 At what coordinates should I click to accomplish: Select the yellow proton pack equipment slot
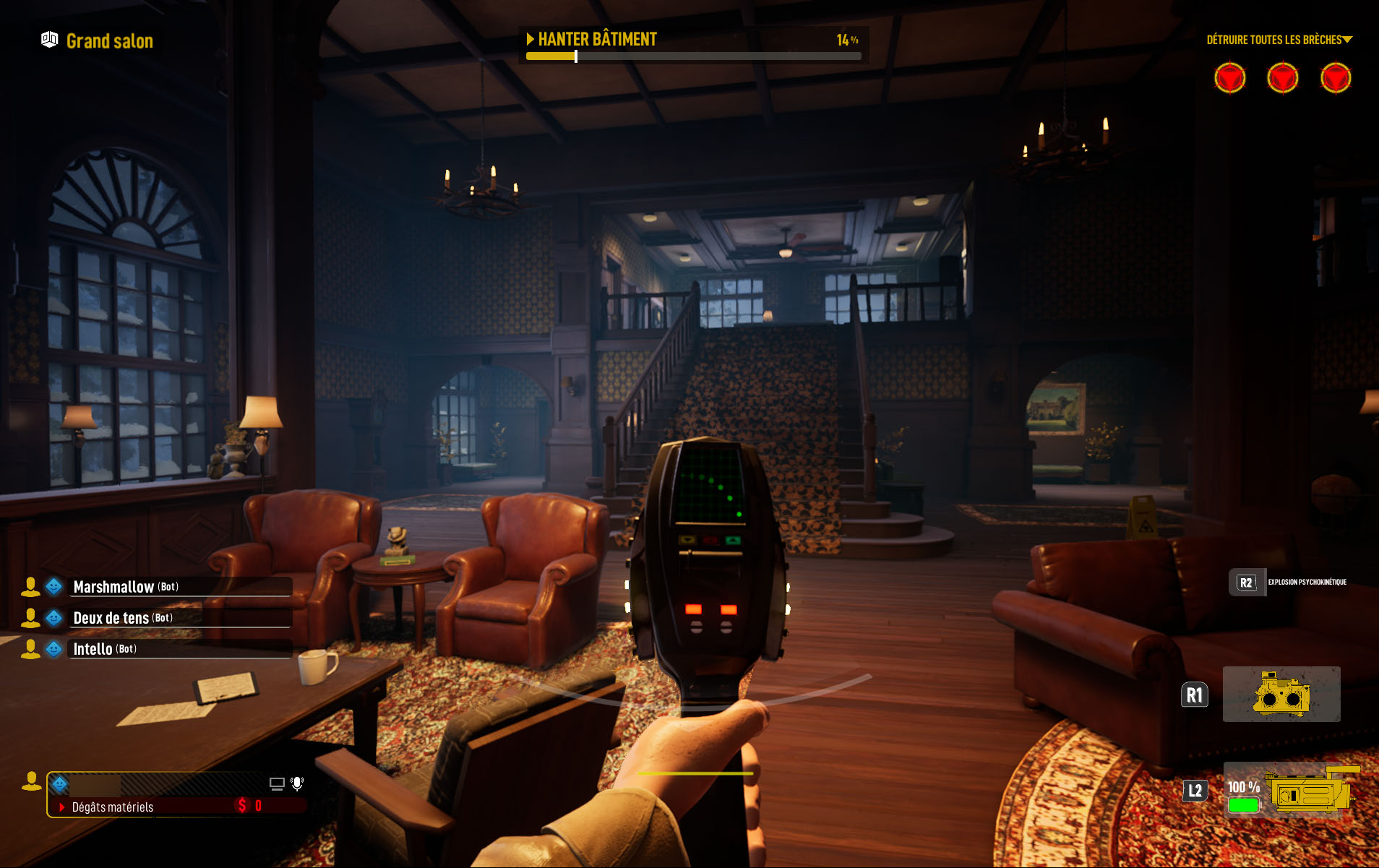(1310, 793)
